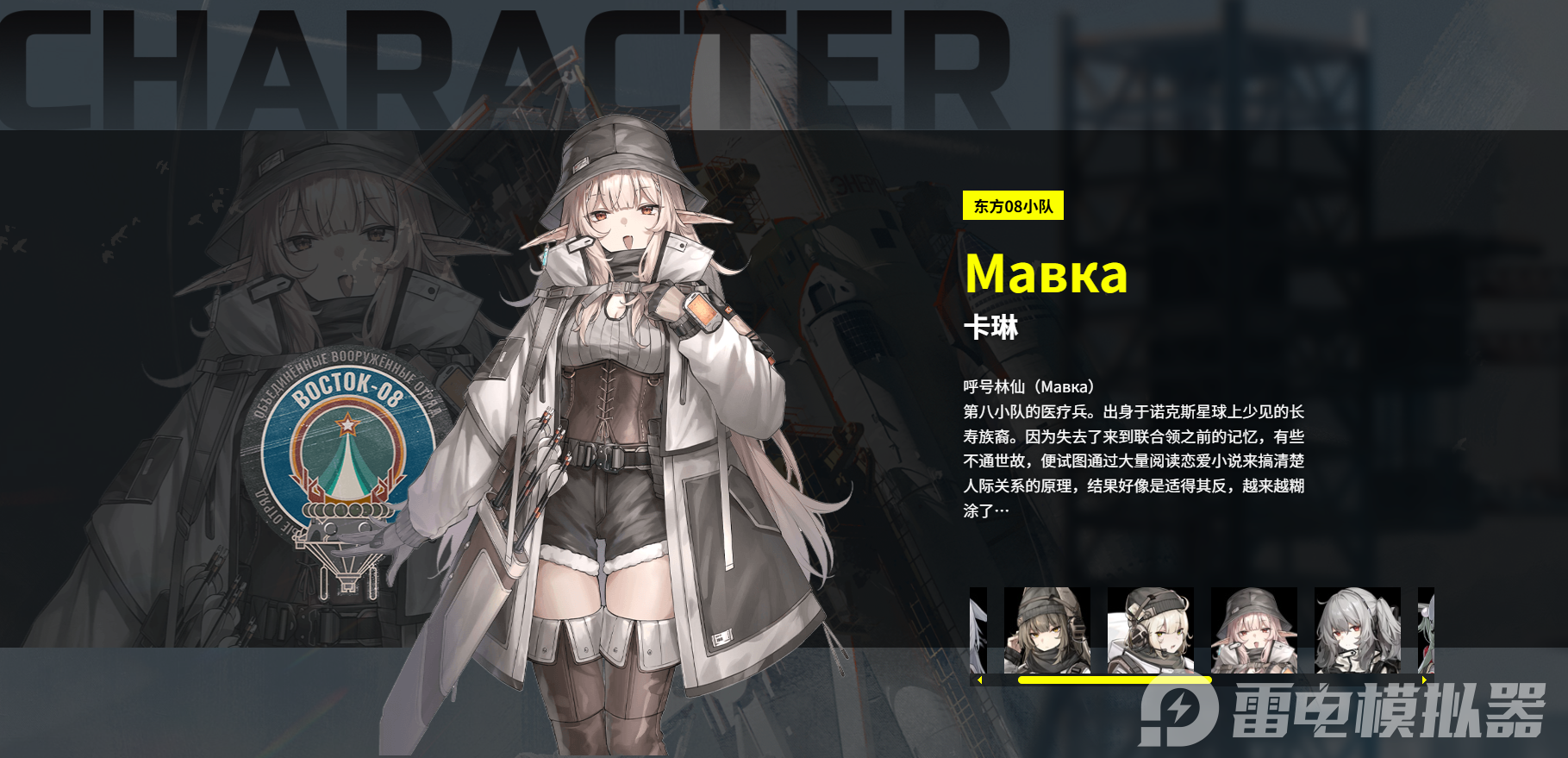This screenshot has height=758, width=1568.
Task: Click Мавка's full-body character artwork
Action: point(621,431)
